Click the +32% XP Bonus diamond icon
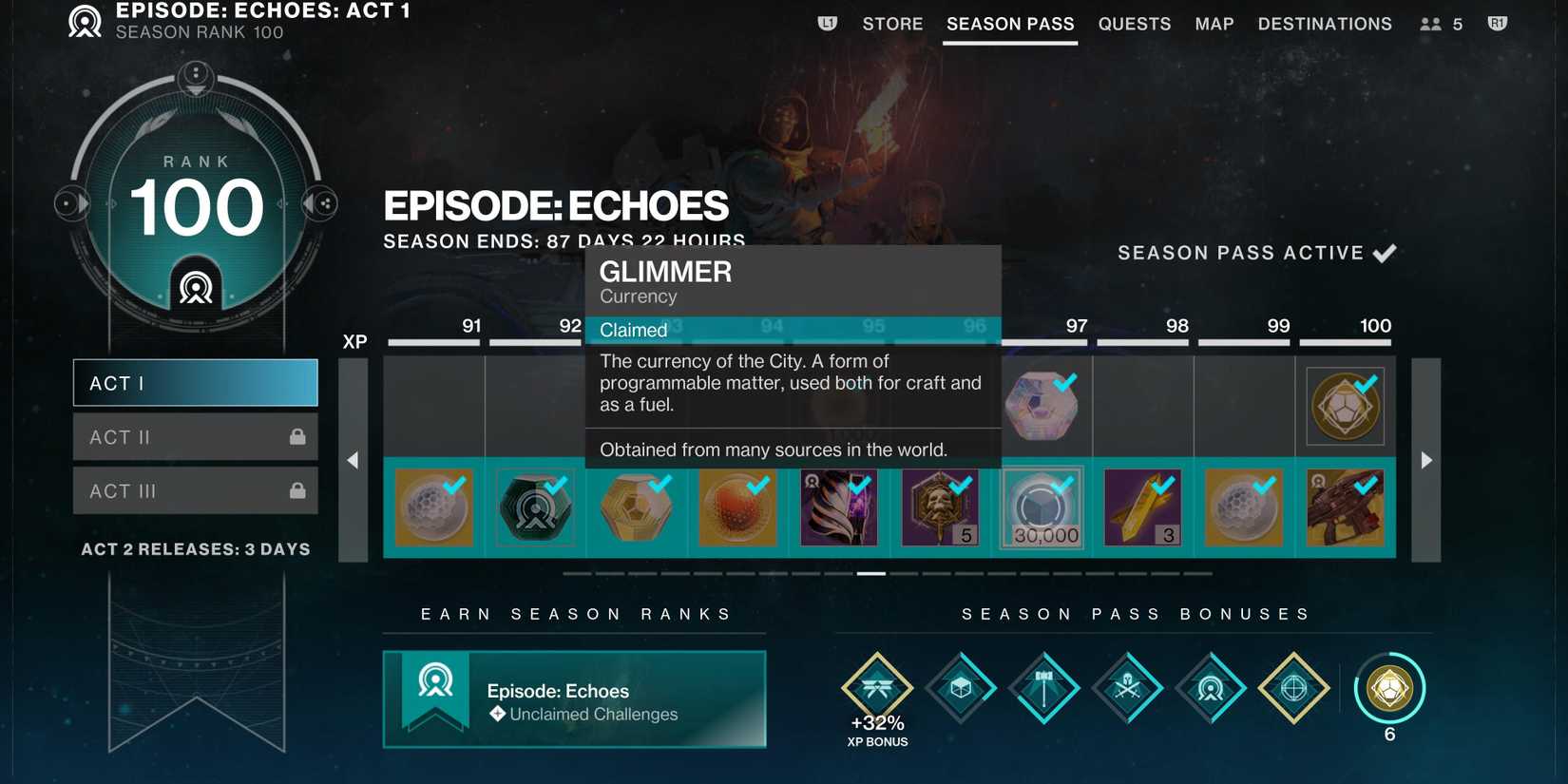1568x784 pixels. (x=876, y=687)
